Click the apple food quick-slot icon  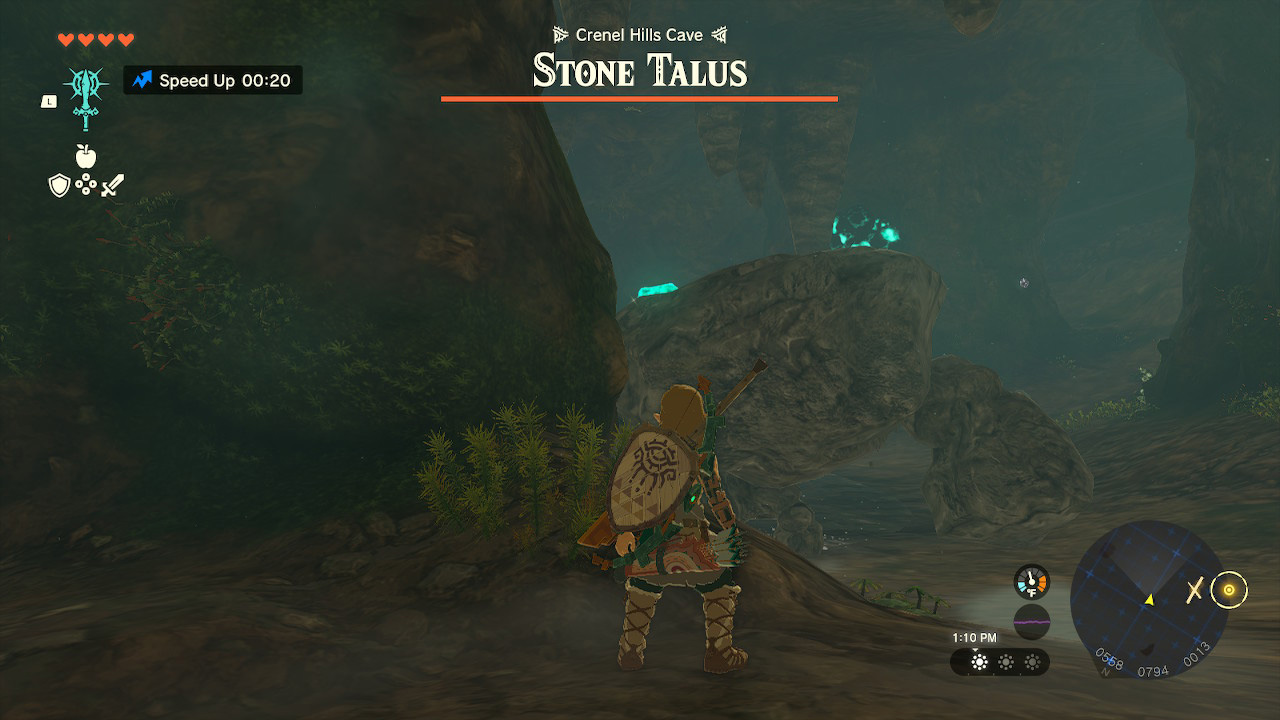click(88, 156)
